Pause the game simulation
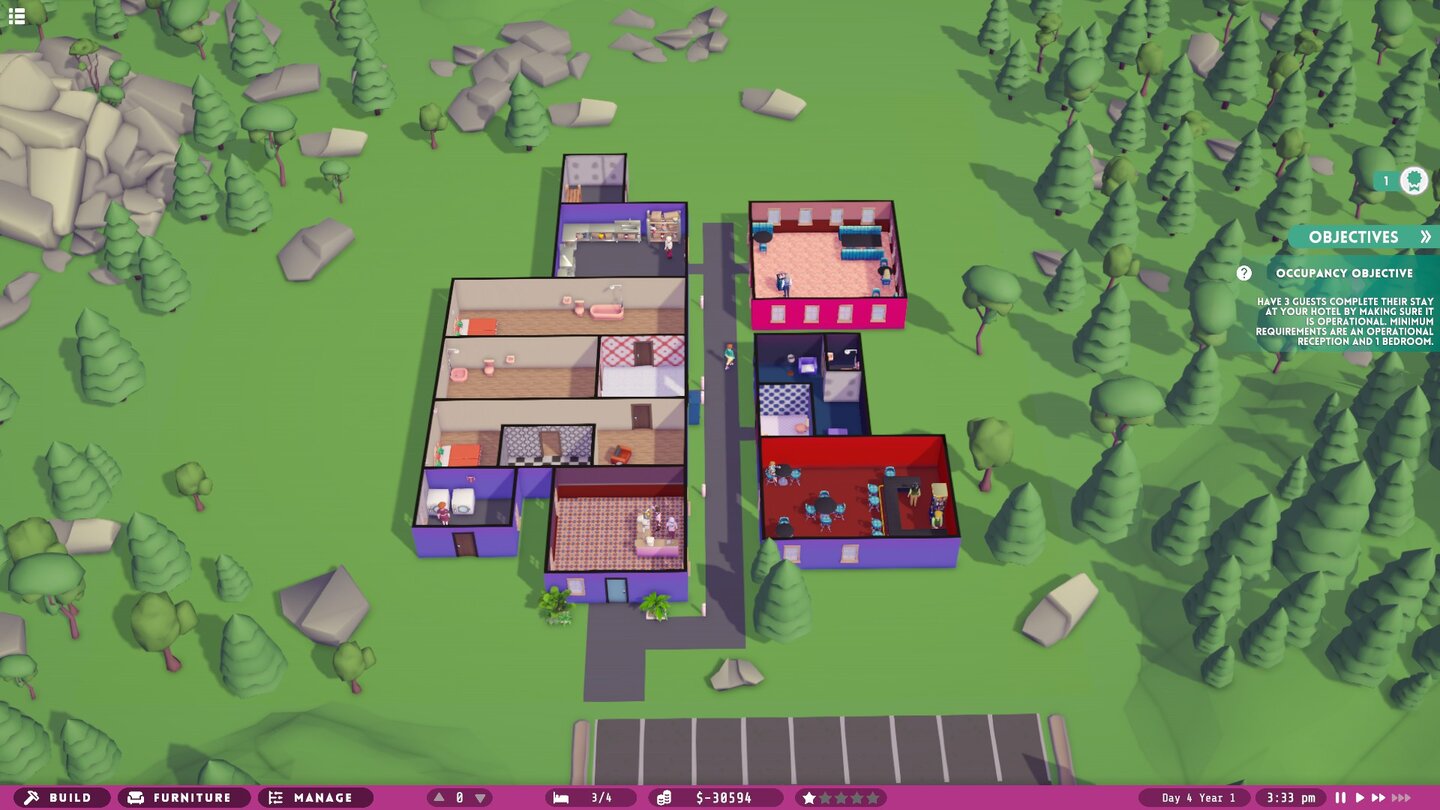 pyautogui.click(x=1340, y=797)
